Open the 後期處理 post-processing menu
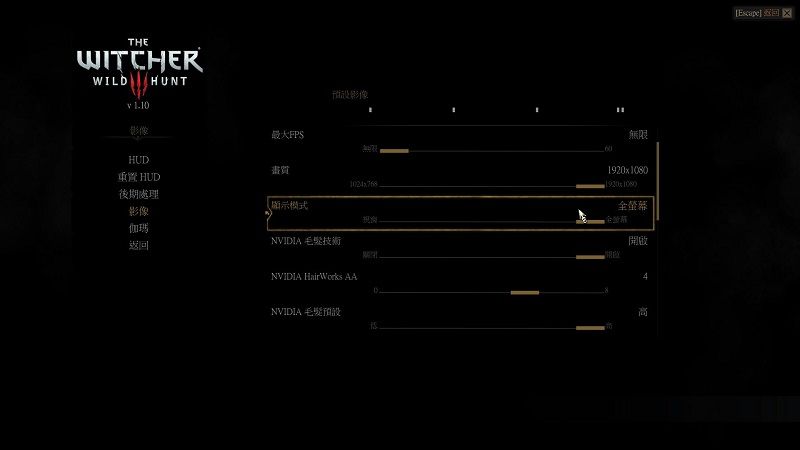The height and width of the screenshot is (450, 800). pos(138,194)
